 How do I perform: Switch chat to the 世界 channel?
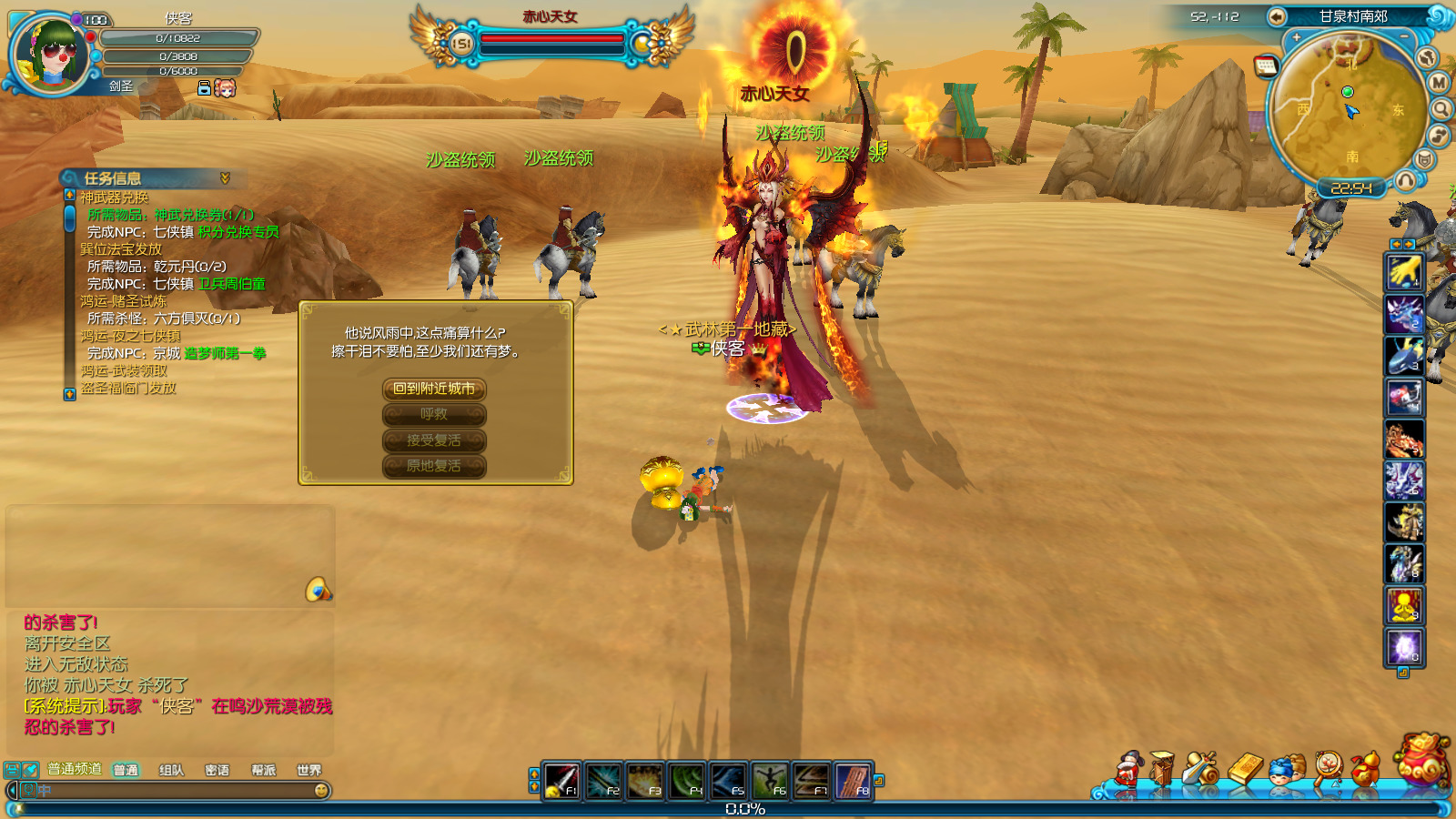308,771
